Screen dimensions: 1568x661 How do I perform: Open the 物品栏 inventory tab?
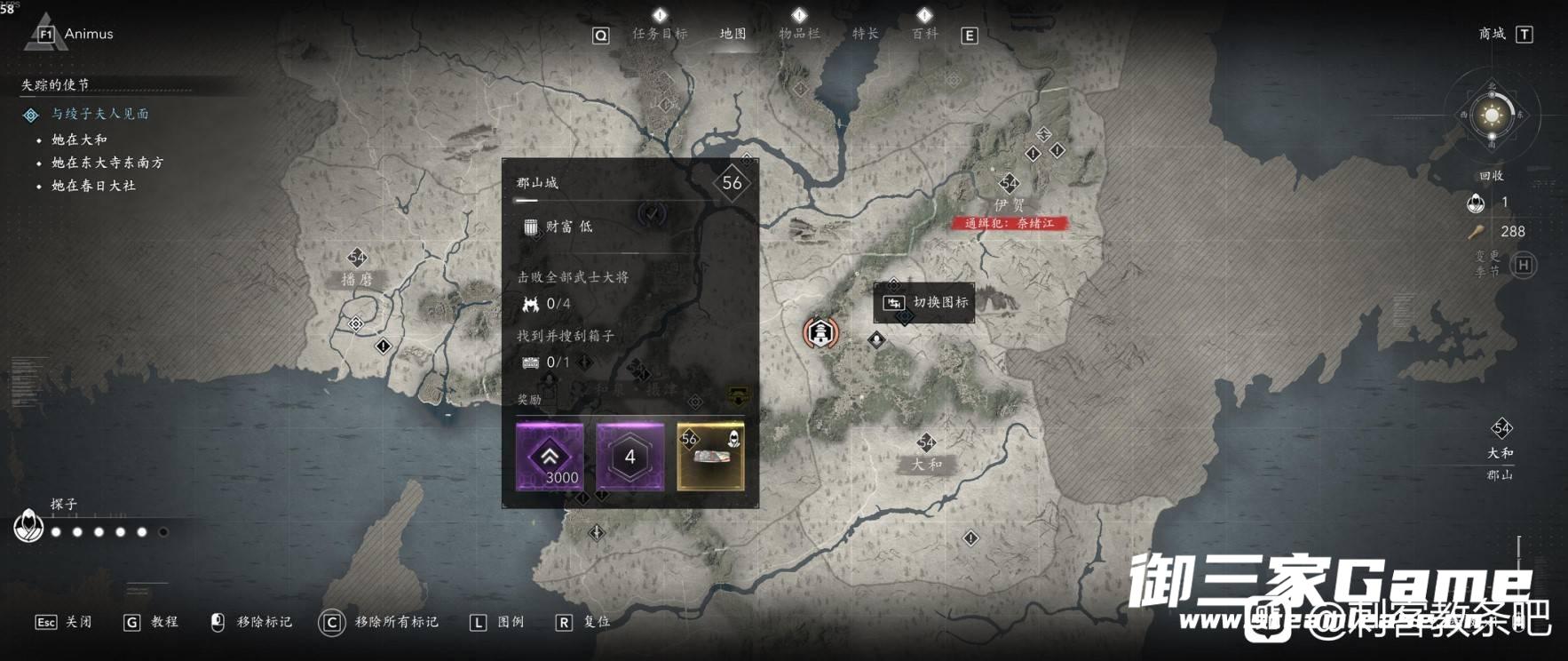799,34
